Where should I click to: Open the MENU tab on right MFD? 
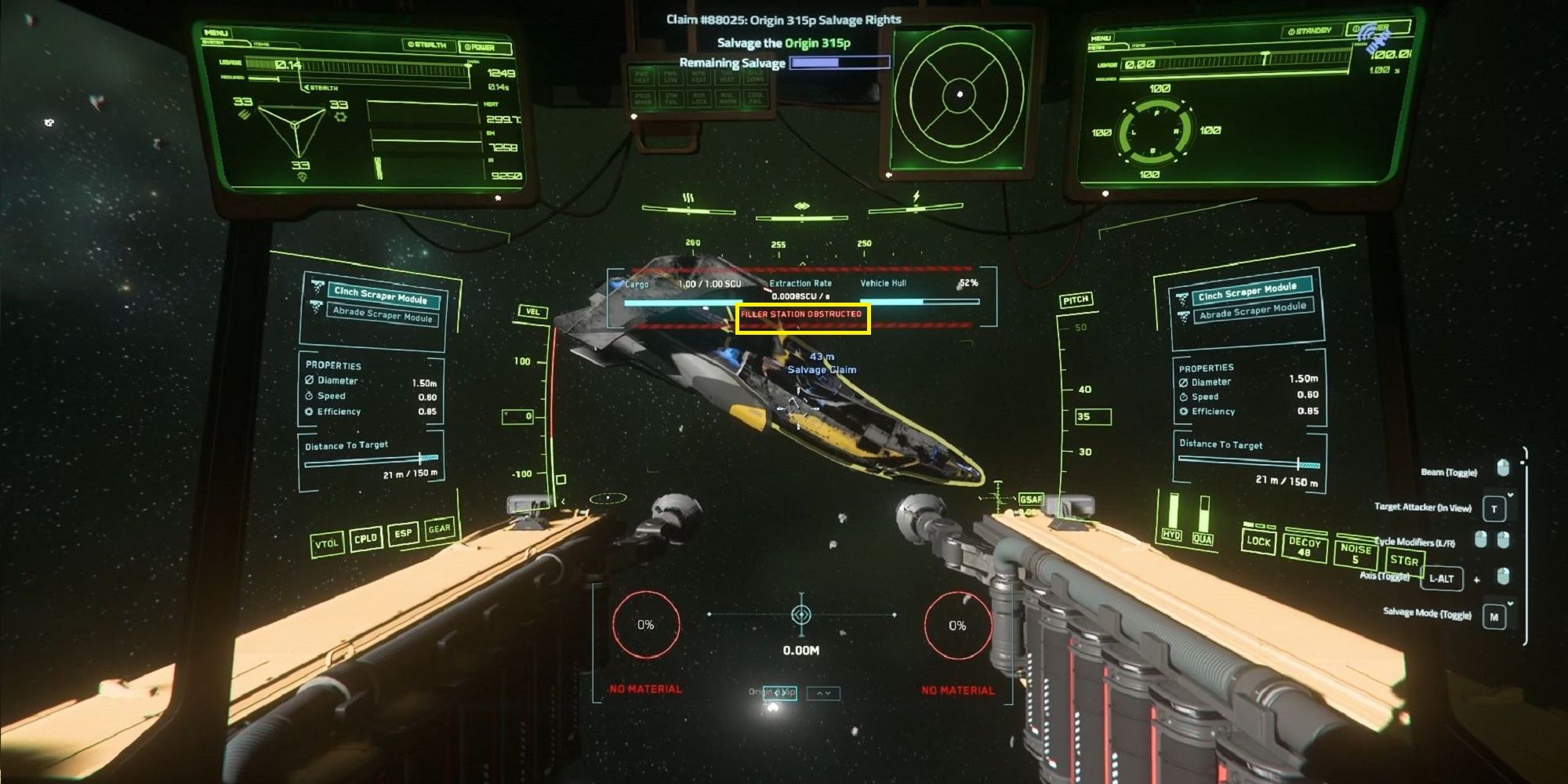pyautogui.click(x=1102, y=38)
